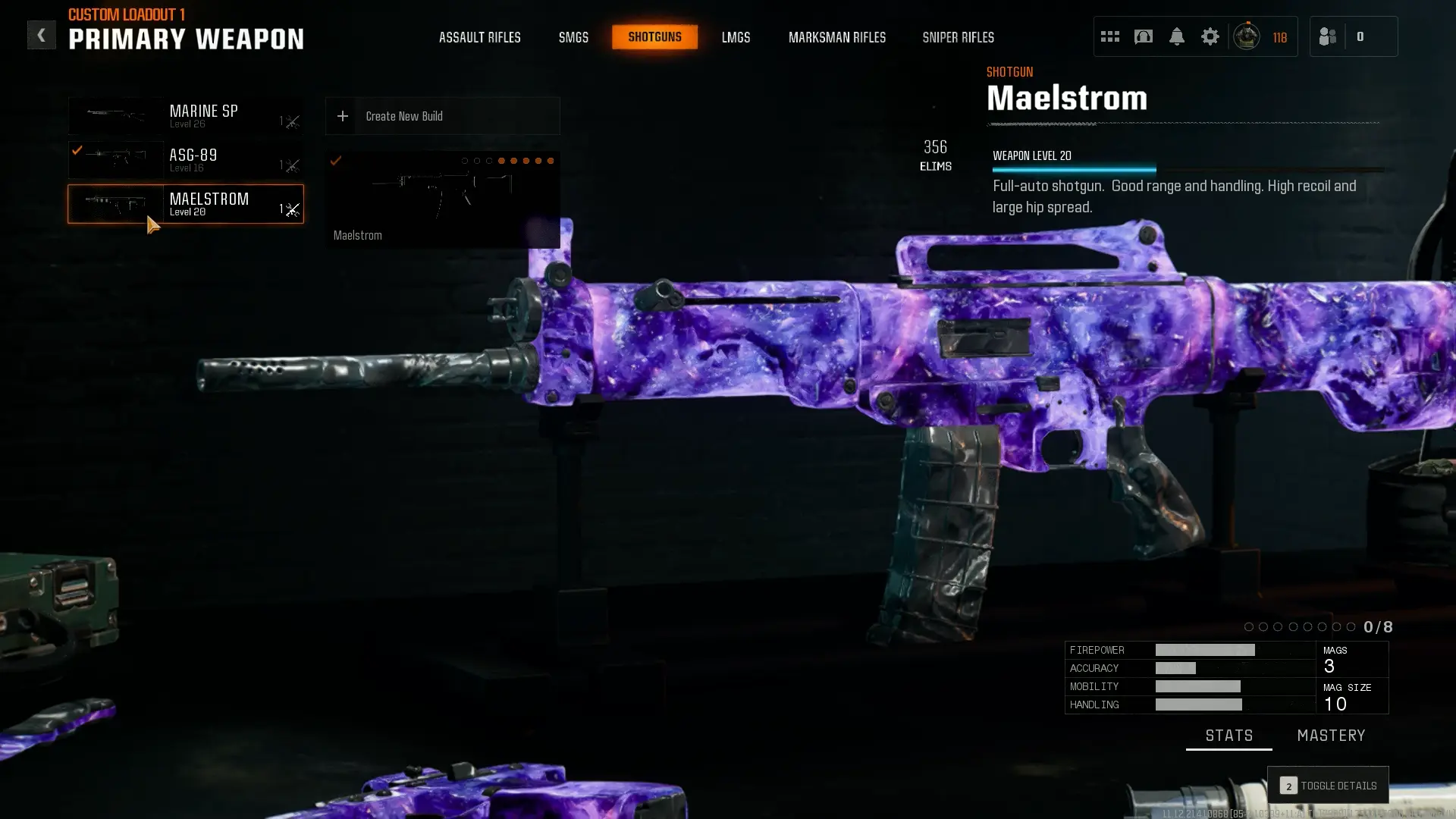
Task: Select the ASG-89 shotgun row
Action: pyautogui.click(x=186, y=160)
